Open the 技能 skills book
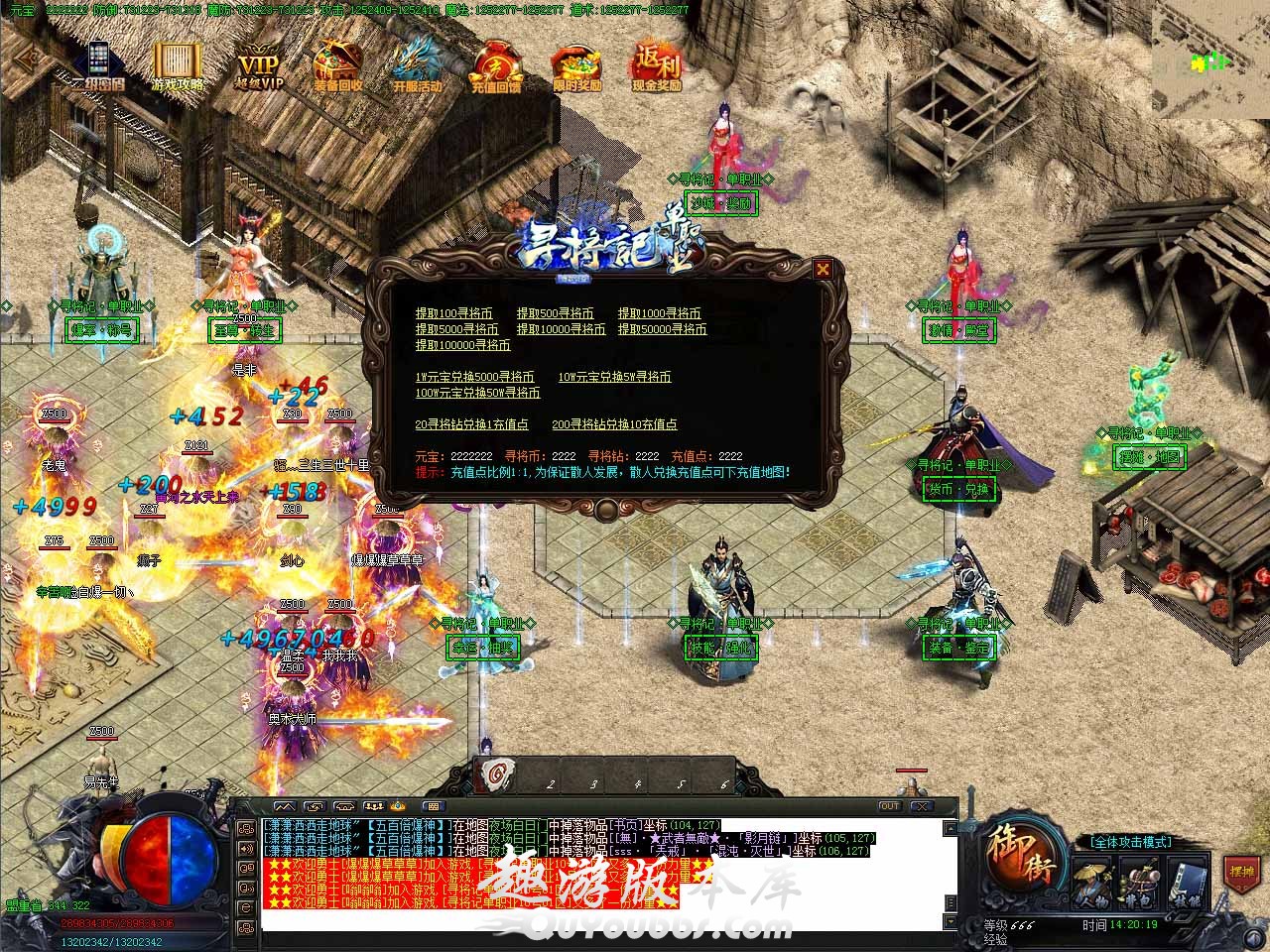 click(x=1186, y=882)
